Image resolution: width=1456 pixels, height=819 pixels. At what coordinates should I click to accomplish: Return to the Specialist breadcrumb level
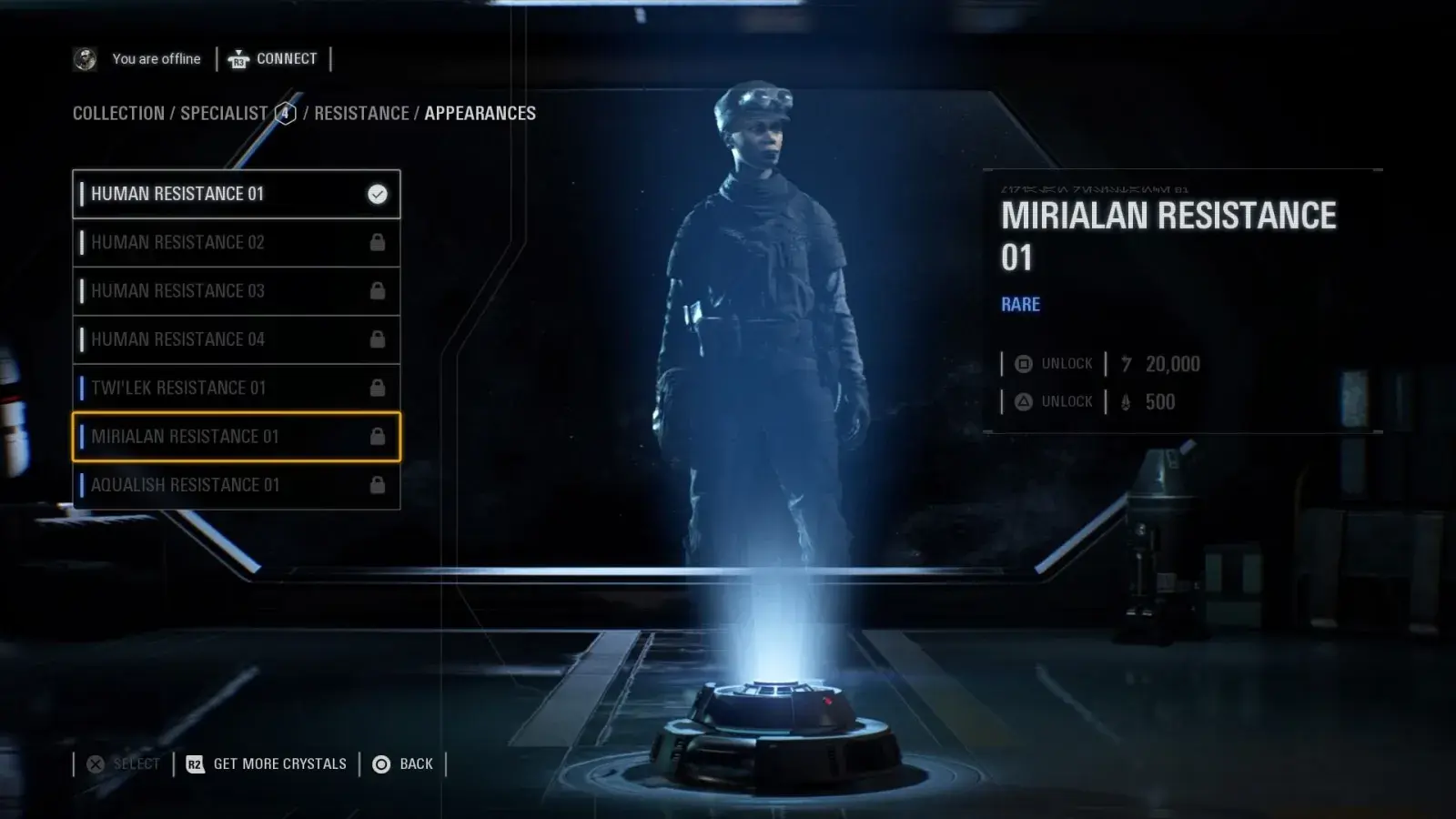click(224, 114)
